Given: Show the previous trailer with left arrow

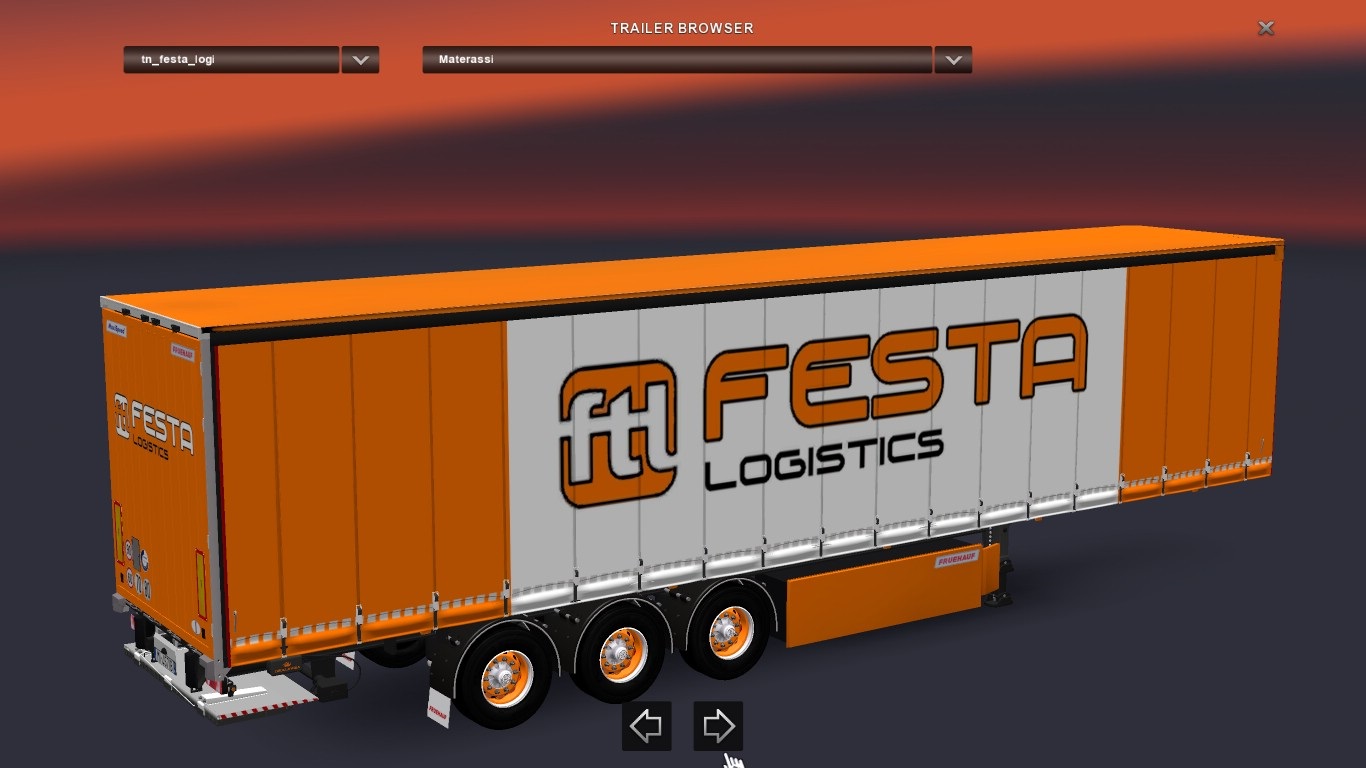Looking at the screenshot, I should (x=646, y=726).
